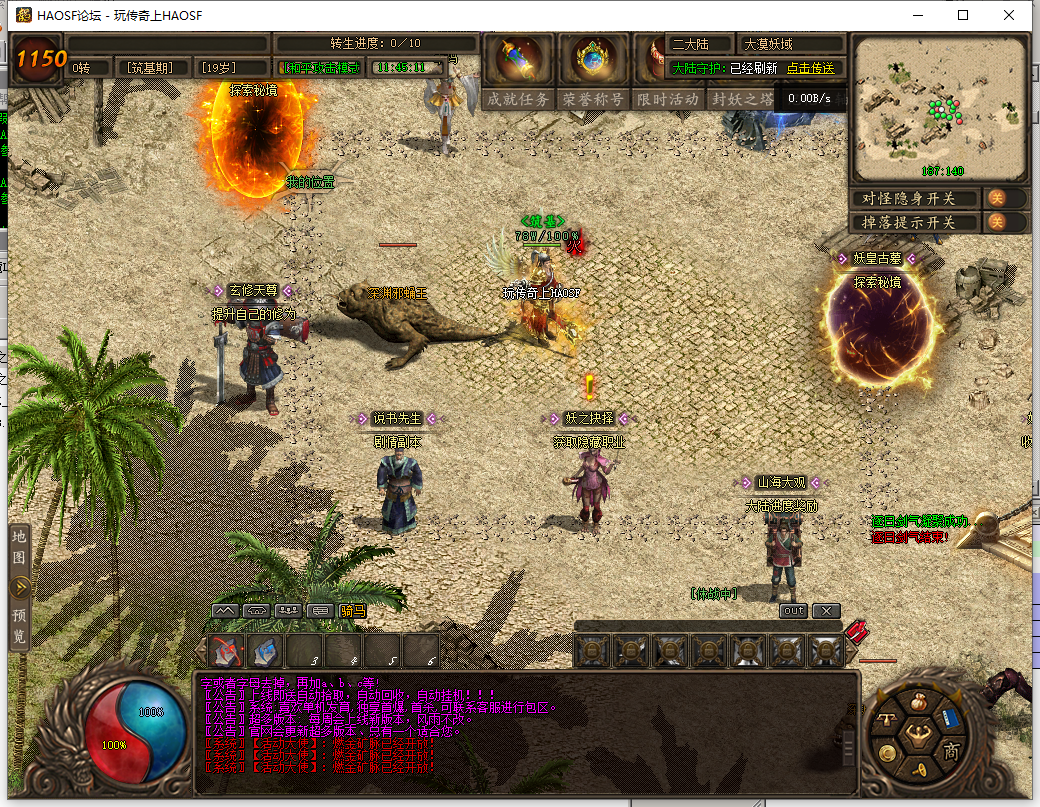Open the 封妖之塔 tower panel
Image resolution: width=1040 pixels, height=807 pixels.
740,99
